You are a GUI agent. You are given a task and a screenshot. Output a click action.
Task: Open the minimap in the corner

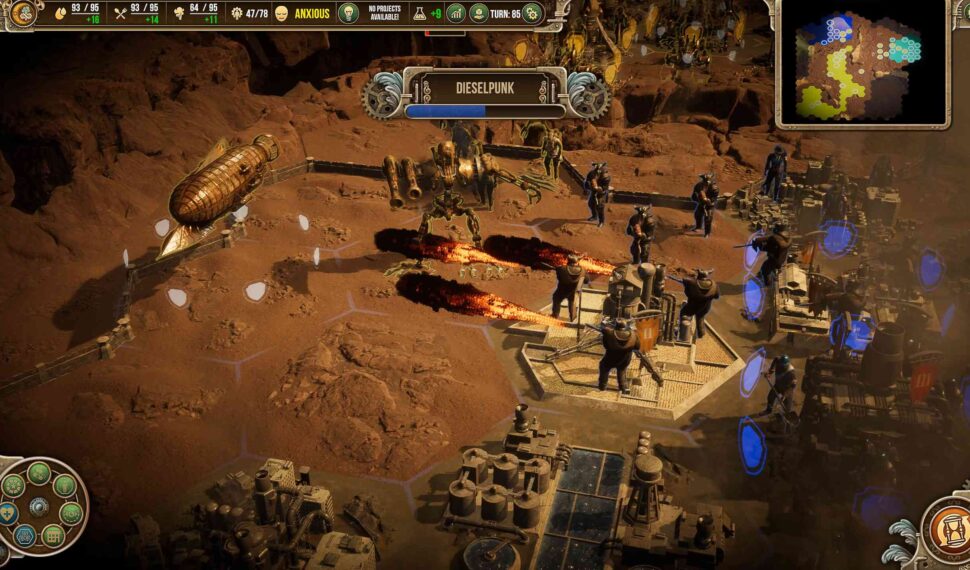pos(861,65)
